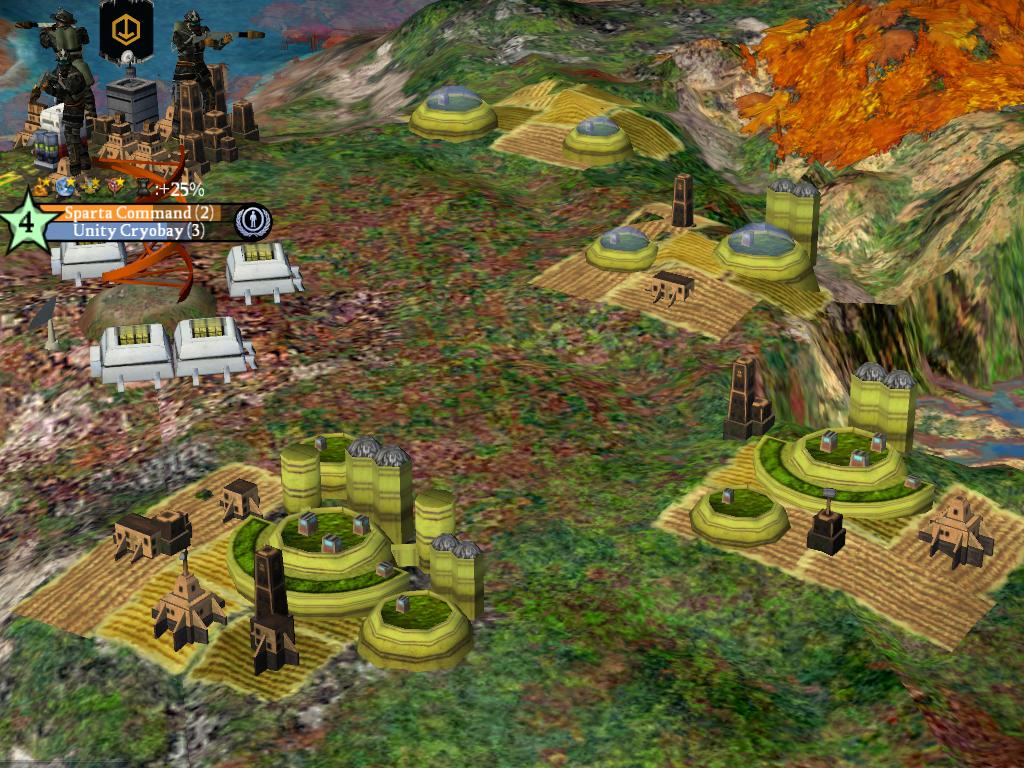Click the green population star showing 4
Image resolution: width=1024 pixels, height=768 pixels.
coord(27,221)
